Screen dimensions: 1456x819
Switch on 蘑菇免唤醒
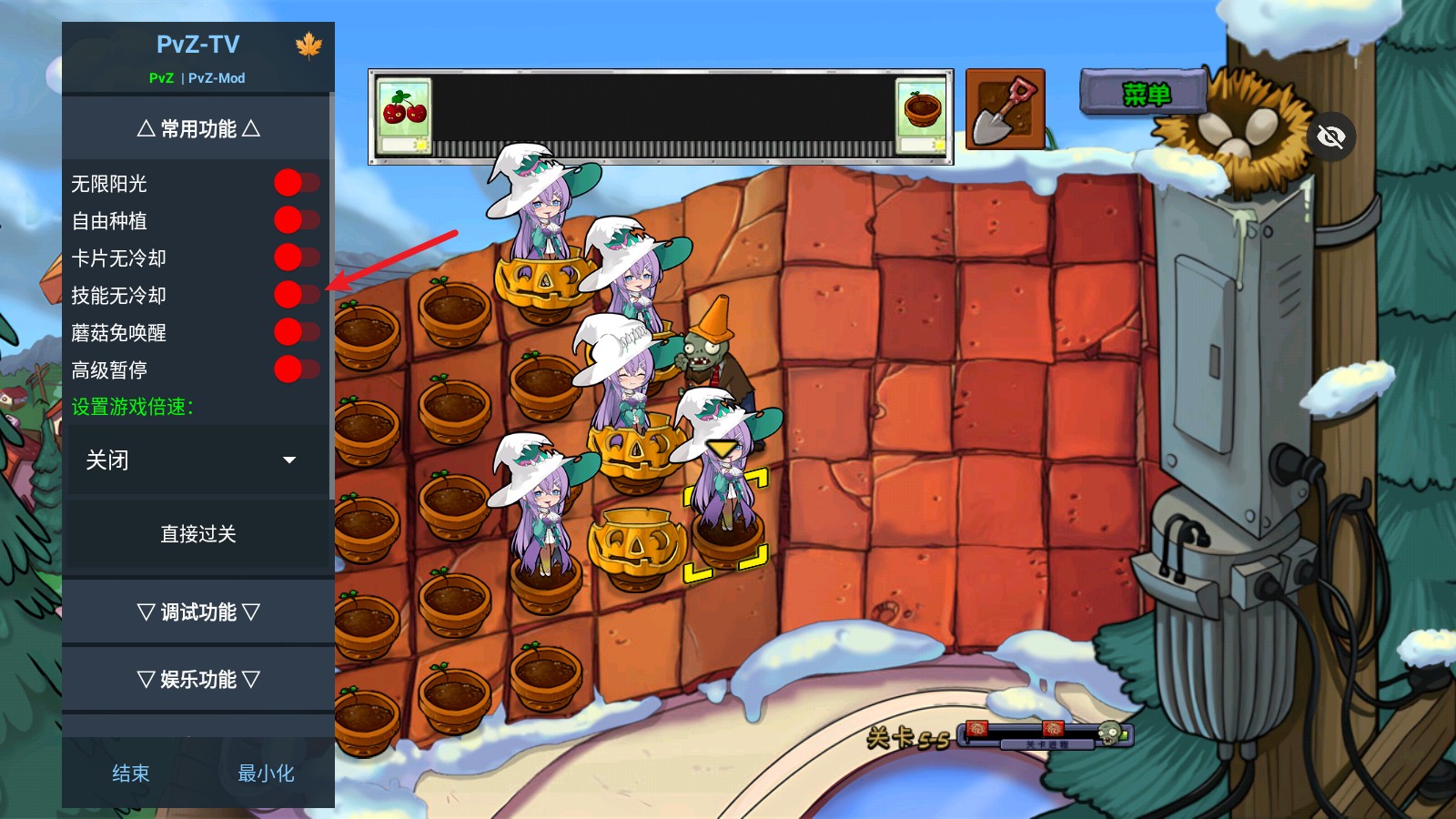297,332
